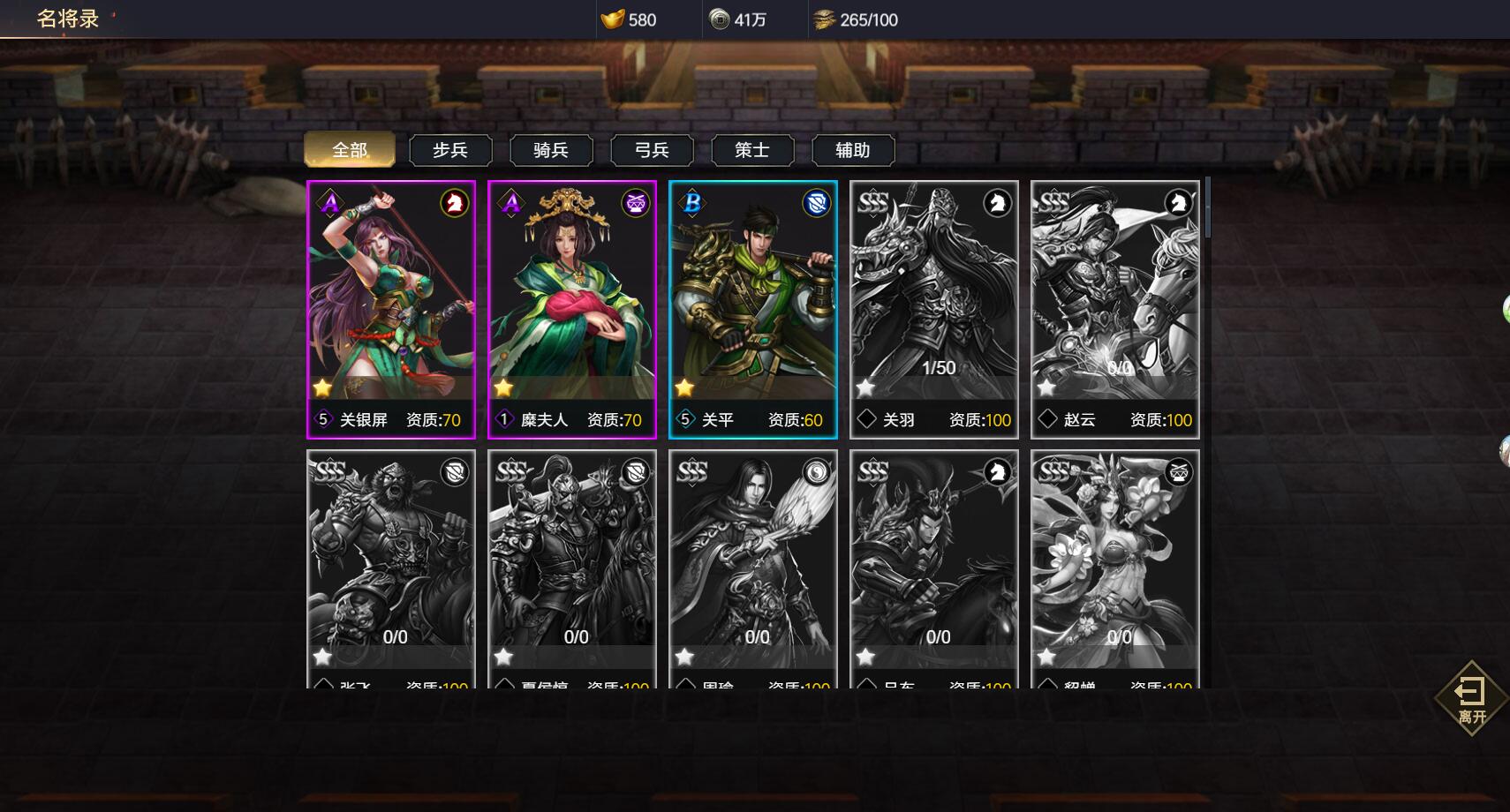
Task: Open the 弓兵 category tab
Action: (652, 150)
